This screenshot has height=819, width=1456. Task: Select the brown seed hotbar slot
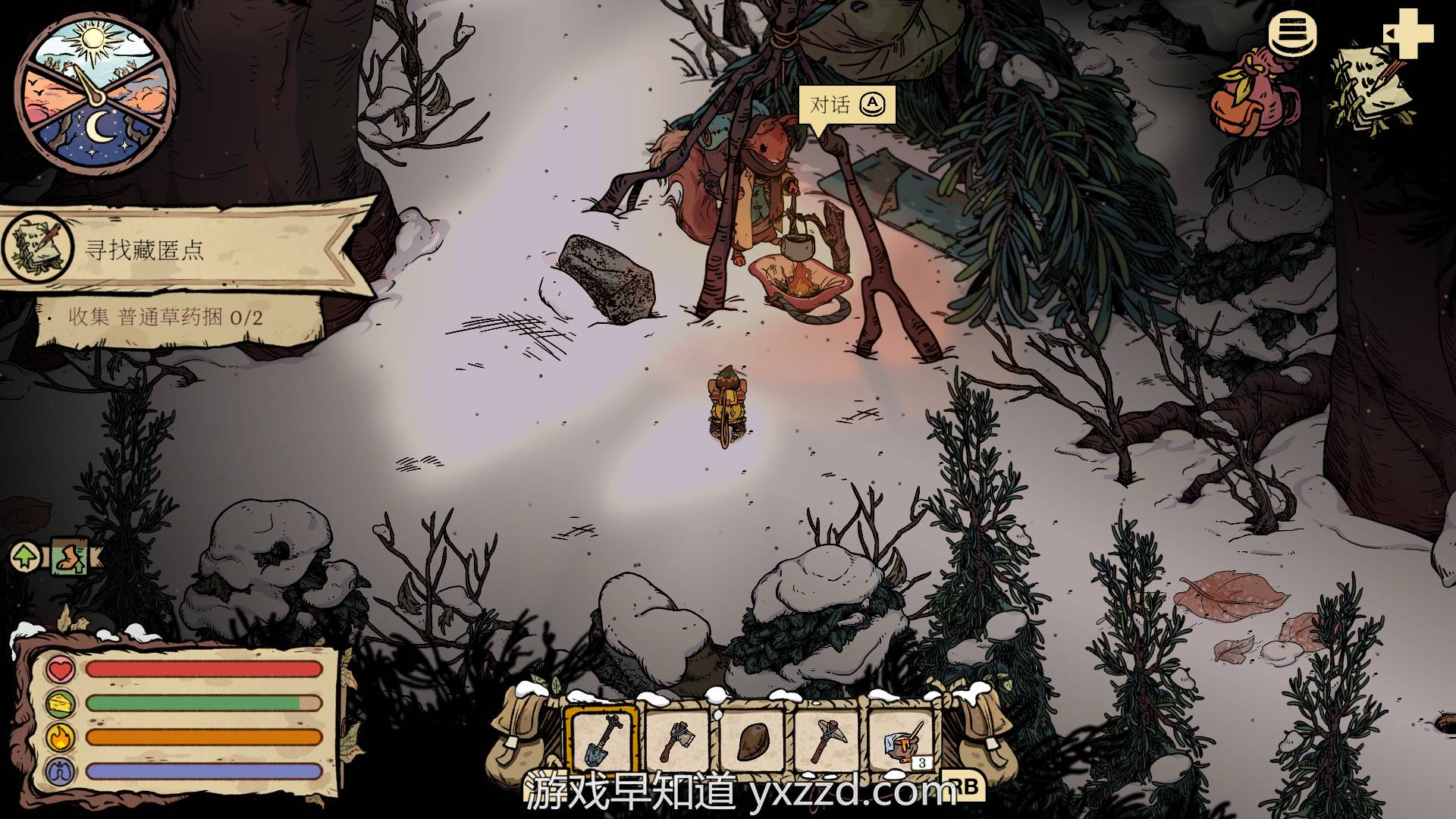pyautogui.click(x=752, y=740)
